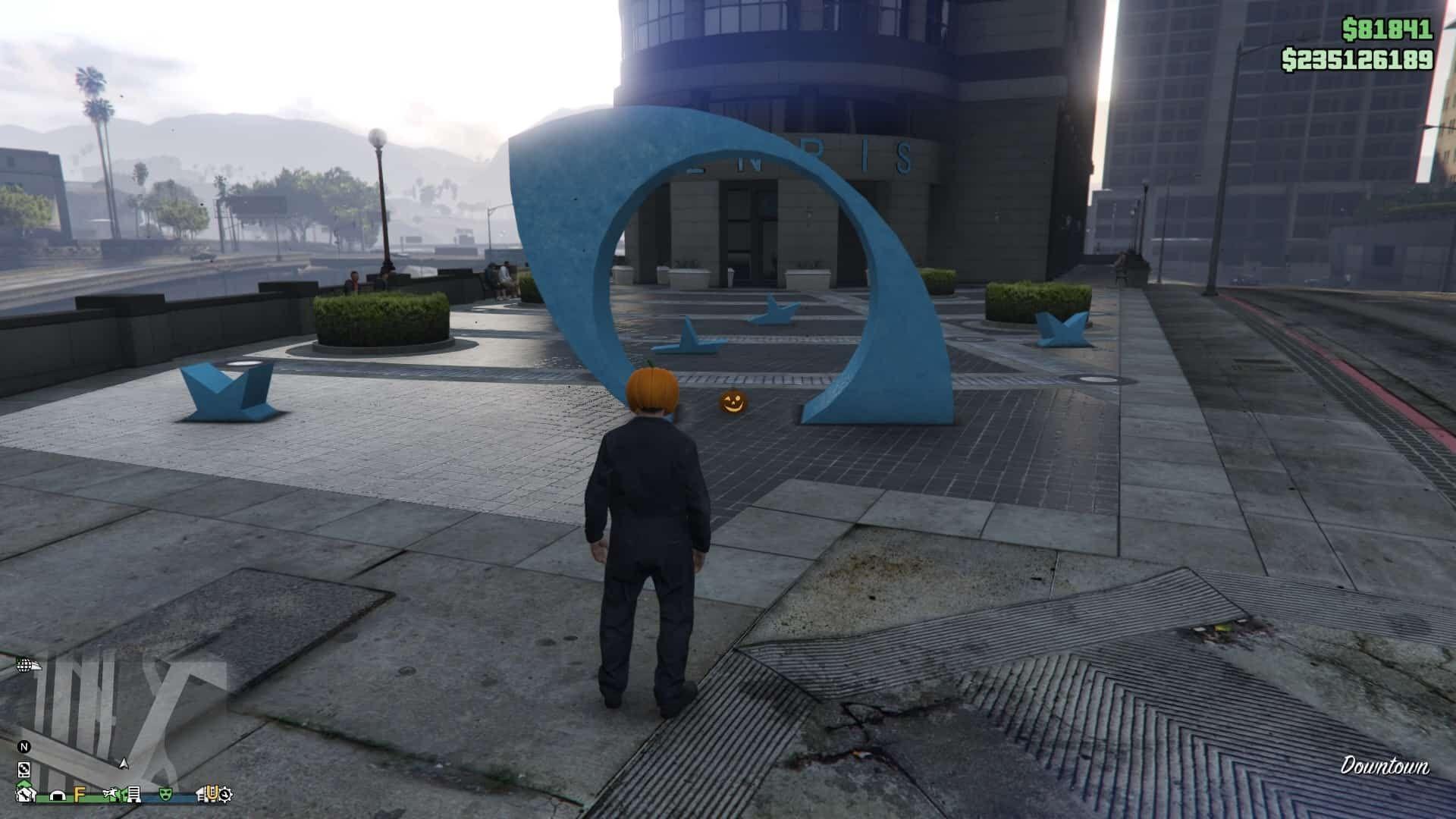Click the garage blip on the minimap
This screenshot has height=819, width=1456.
(x=57, y=796)
